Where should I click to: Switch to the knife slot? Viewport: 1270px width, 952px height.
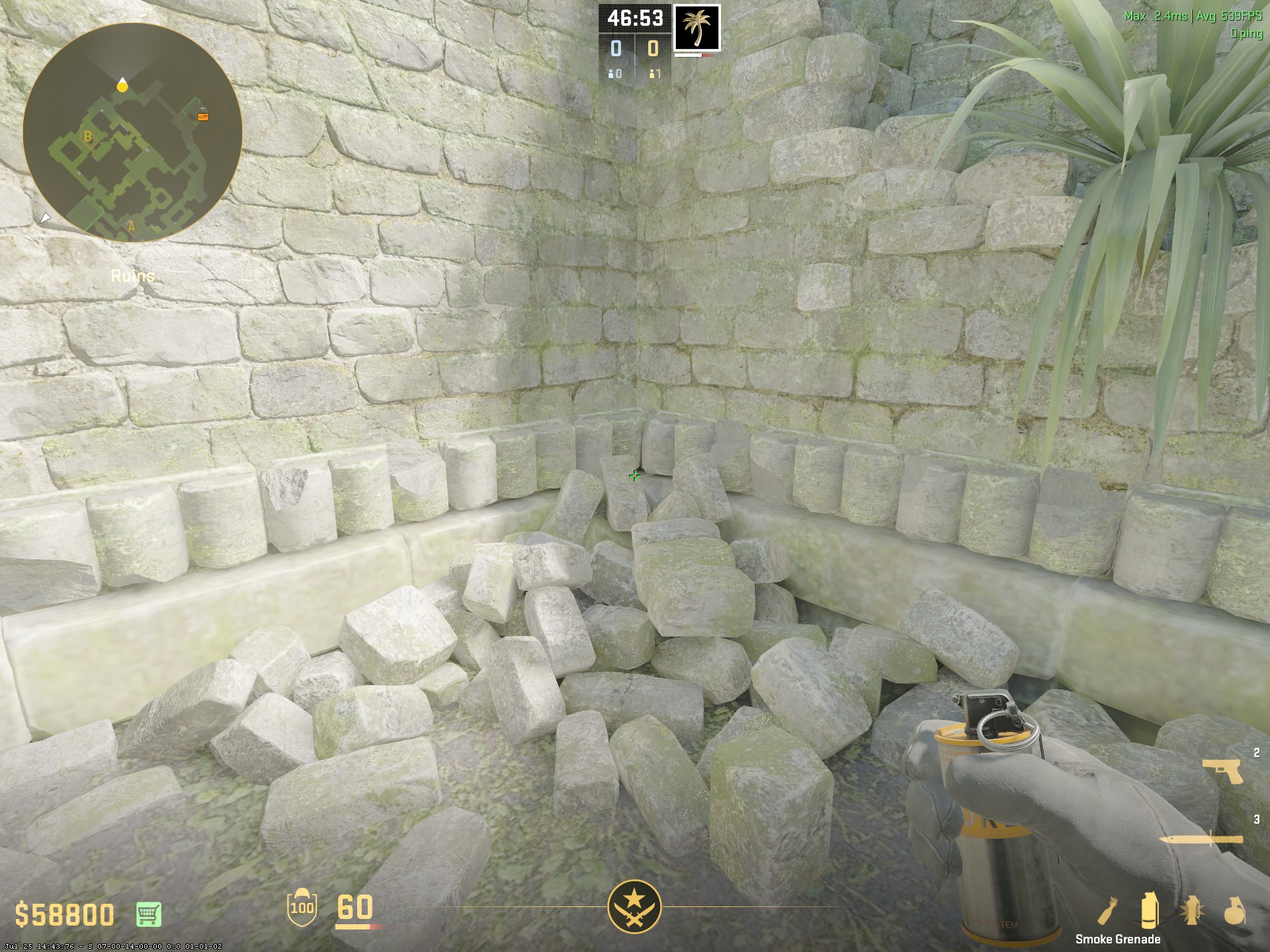click(x=1200, y=840)
